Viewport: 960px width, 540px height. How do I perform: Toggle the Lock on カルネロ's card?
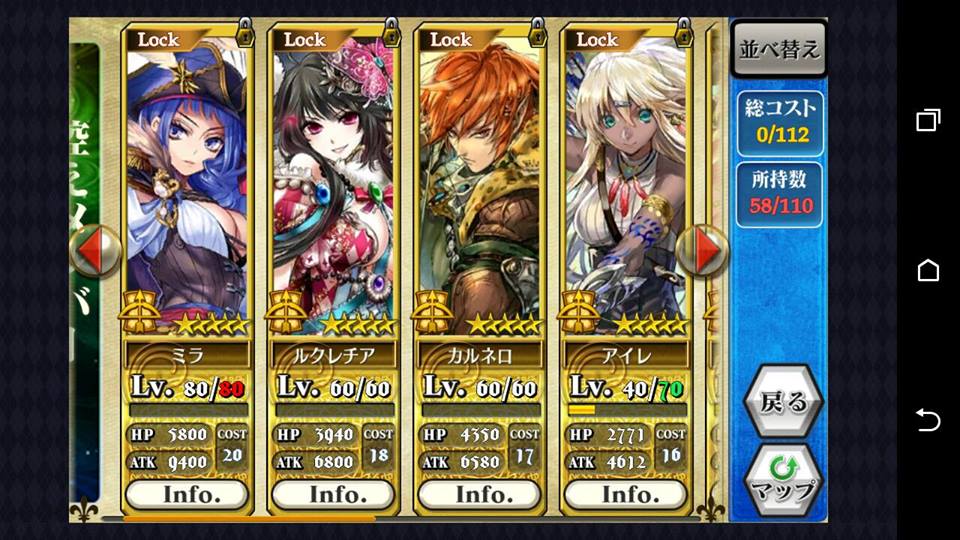coord(483,38)
